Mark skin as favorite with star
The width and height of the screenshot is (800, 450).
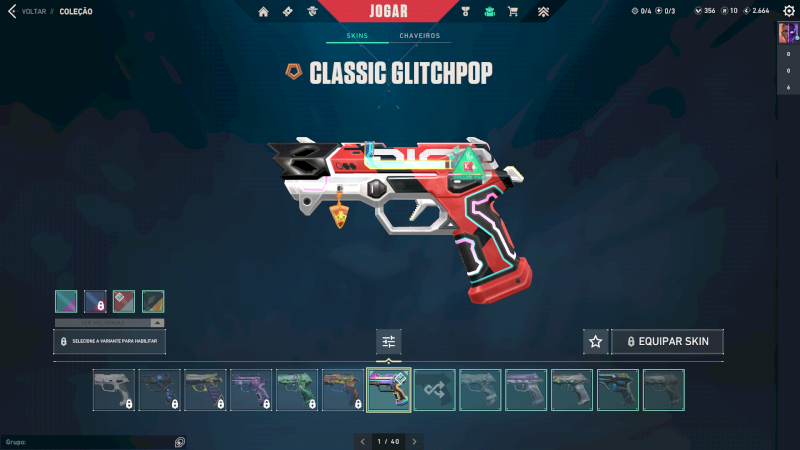click(596, 342)
